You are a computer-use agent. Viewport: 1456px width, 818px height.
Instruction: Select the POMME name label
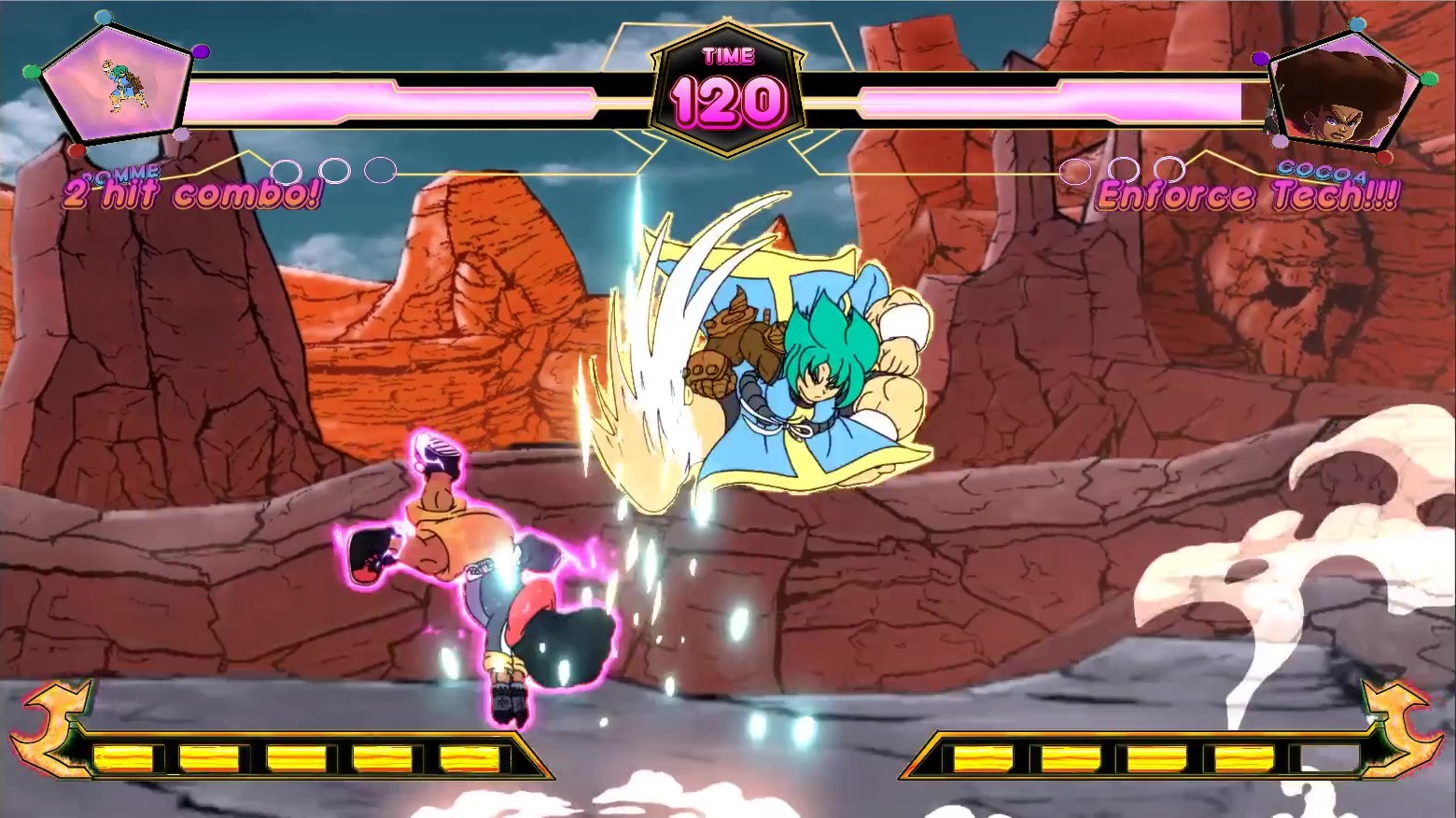[121, 173]
